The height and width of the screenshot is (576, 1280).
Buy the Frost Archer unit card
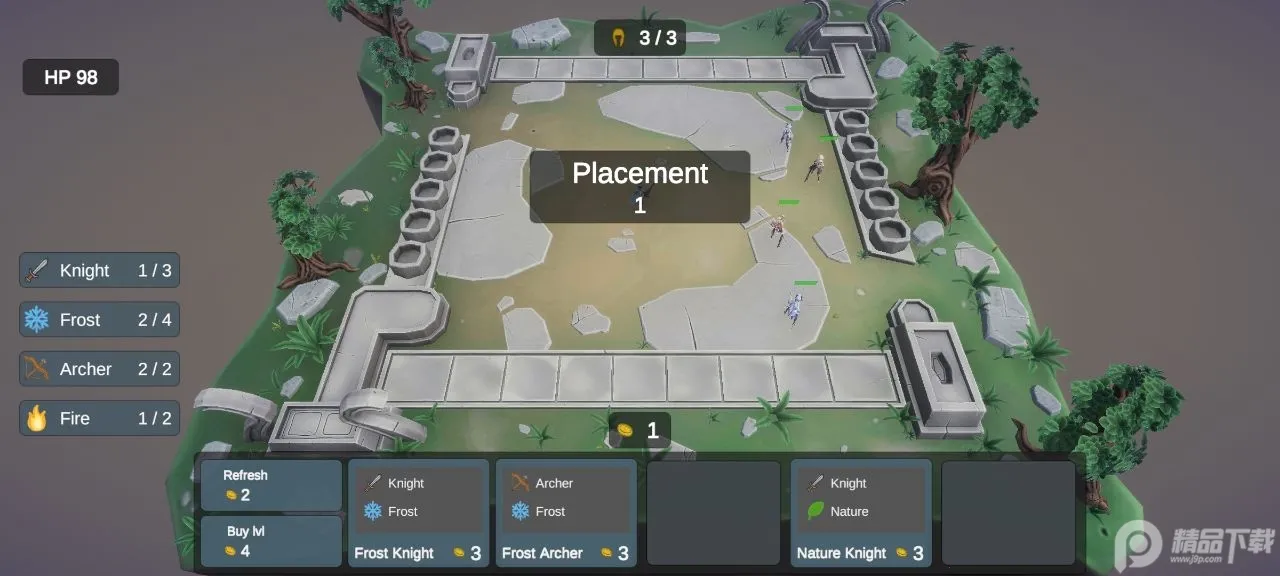click(x=566, y=513)
